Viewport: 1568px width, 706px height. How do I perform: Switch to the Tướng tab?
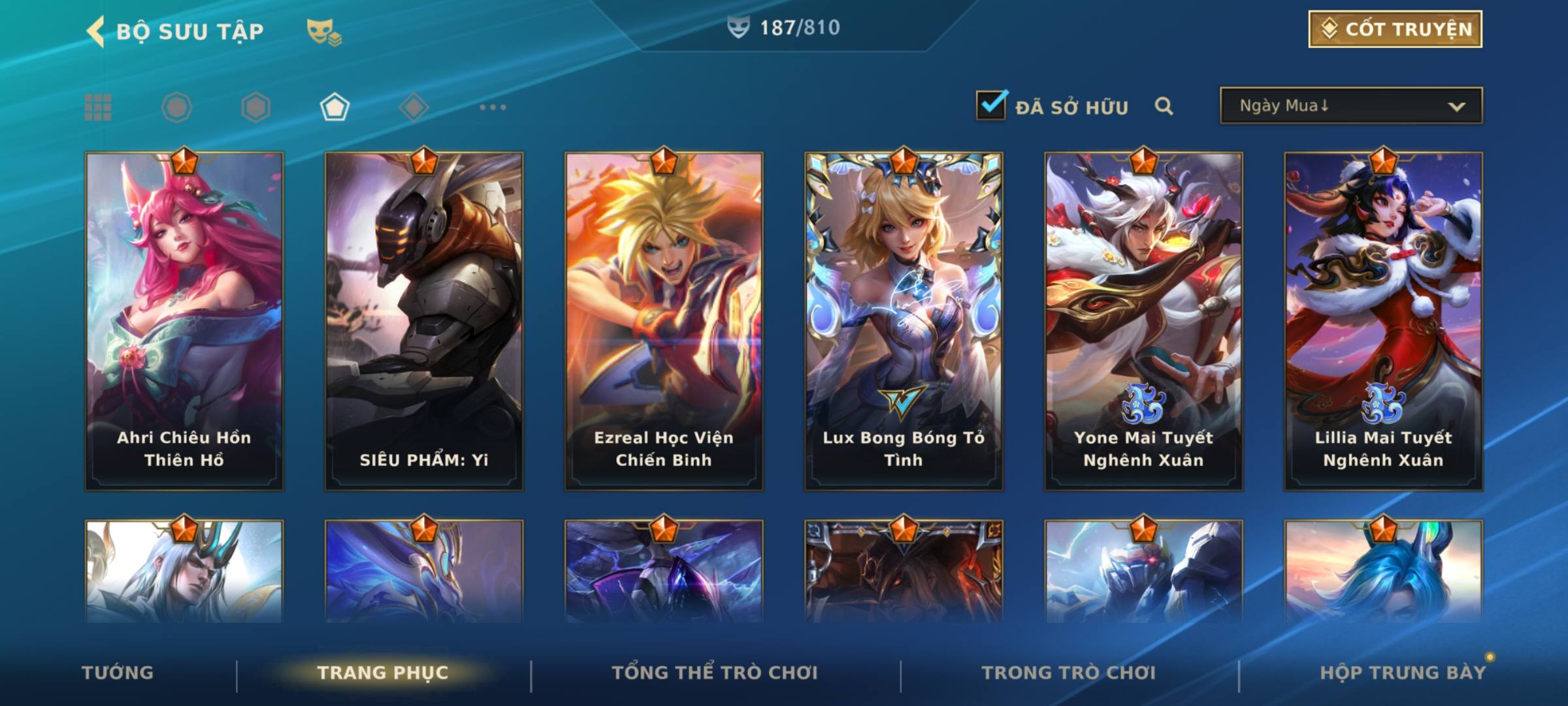click(x=118, y=673)
